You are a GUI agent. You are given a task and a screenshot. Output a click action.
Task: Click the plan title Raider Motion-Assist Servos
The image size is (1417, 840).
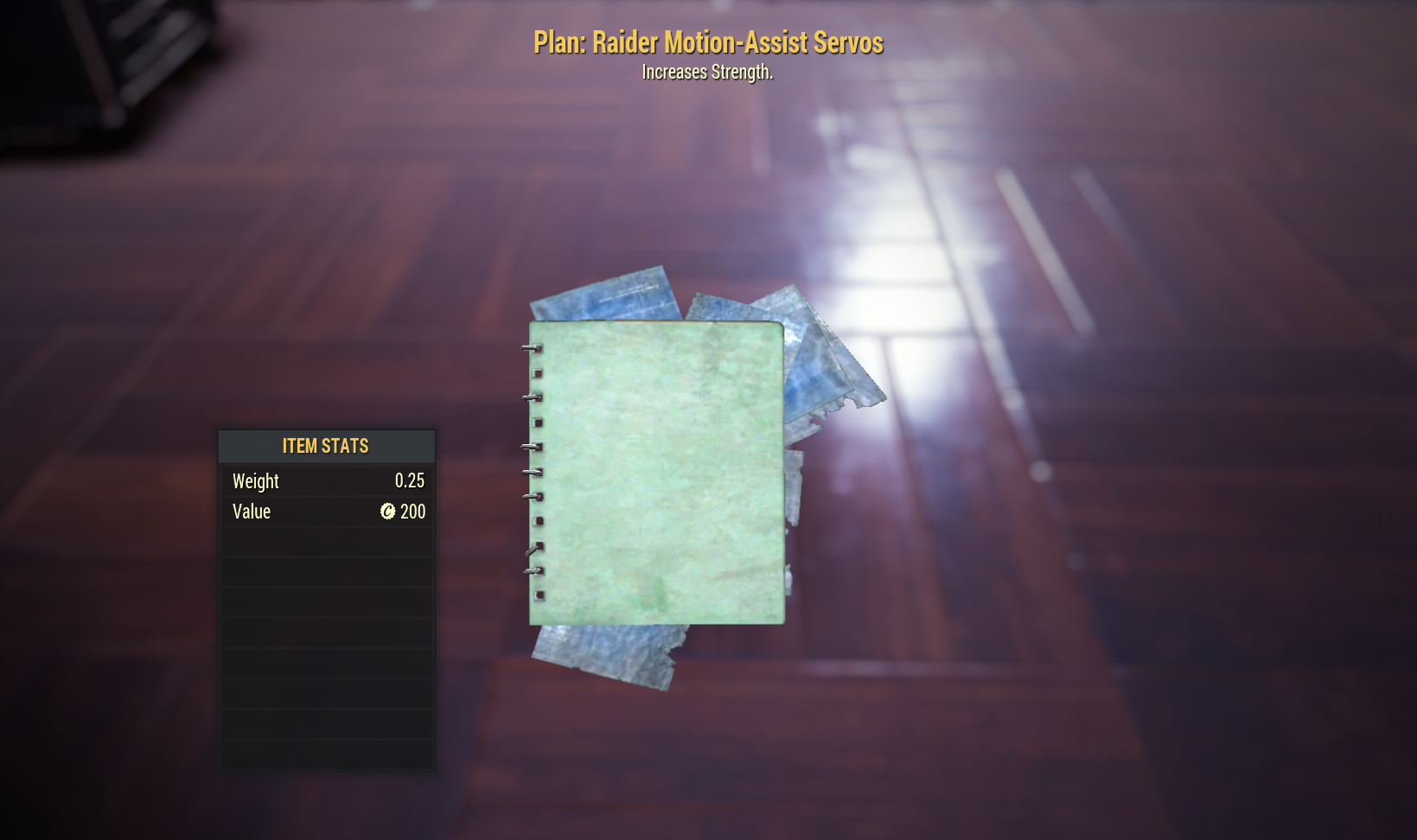point(708,41)
